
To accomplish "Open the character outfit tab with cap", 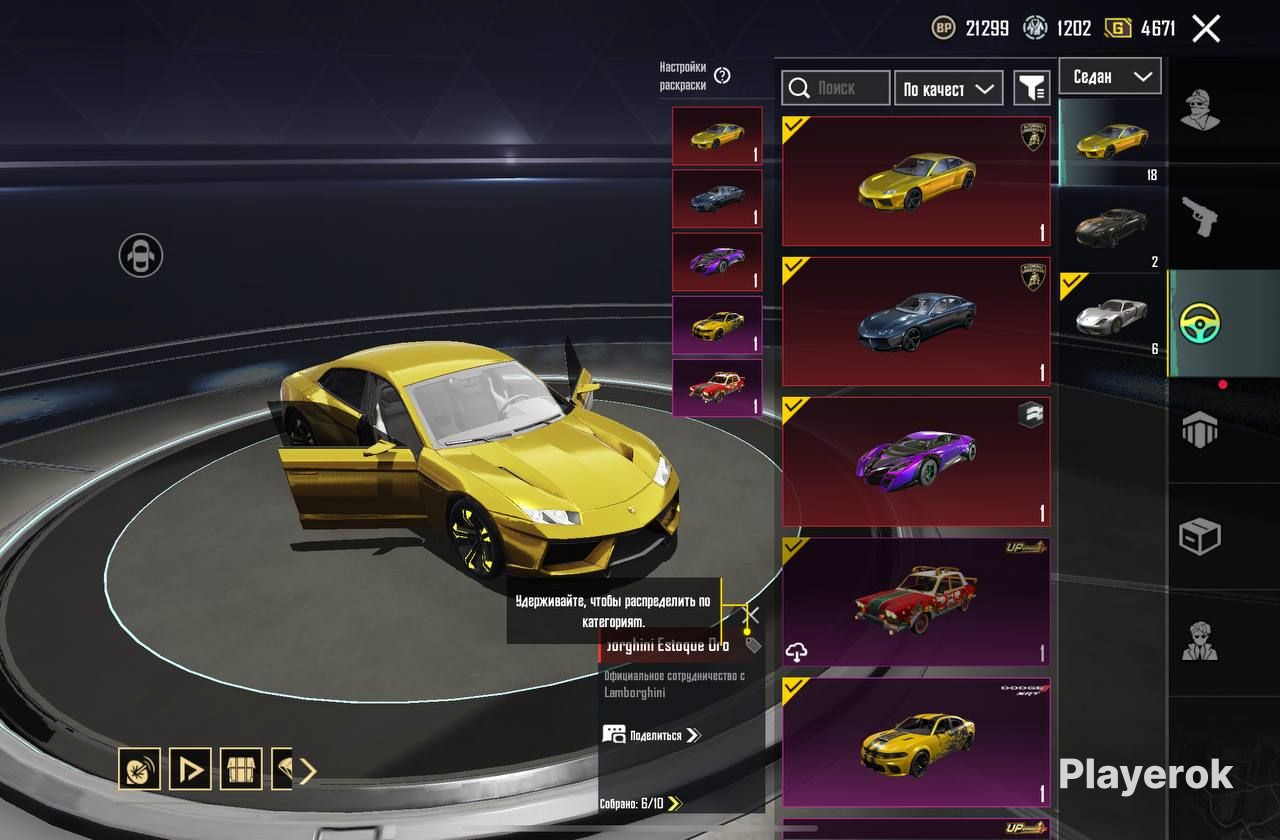I will click(x=1199, y=109).
